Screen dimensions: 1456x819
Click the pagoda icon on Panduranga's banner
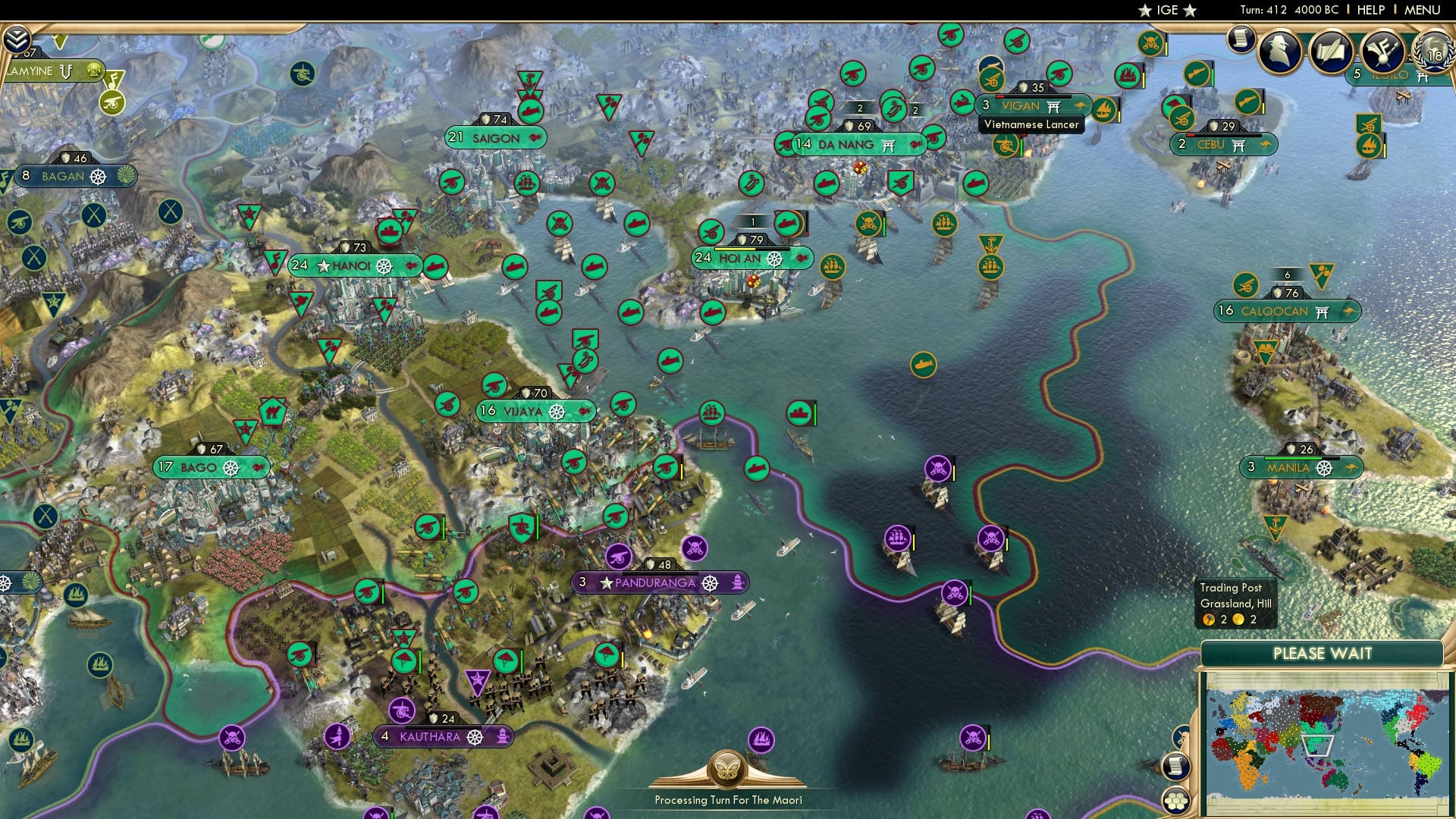tap(739, 583)
